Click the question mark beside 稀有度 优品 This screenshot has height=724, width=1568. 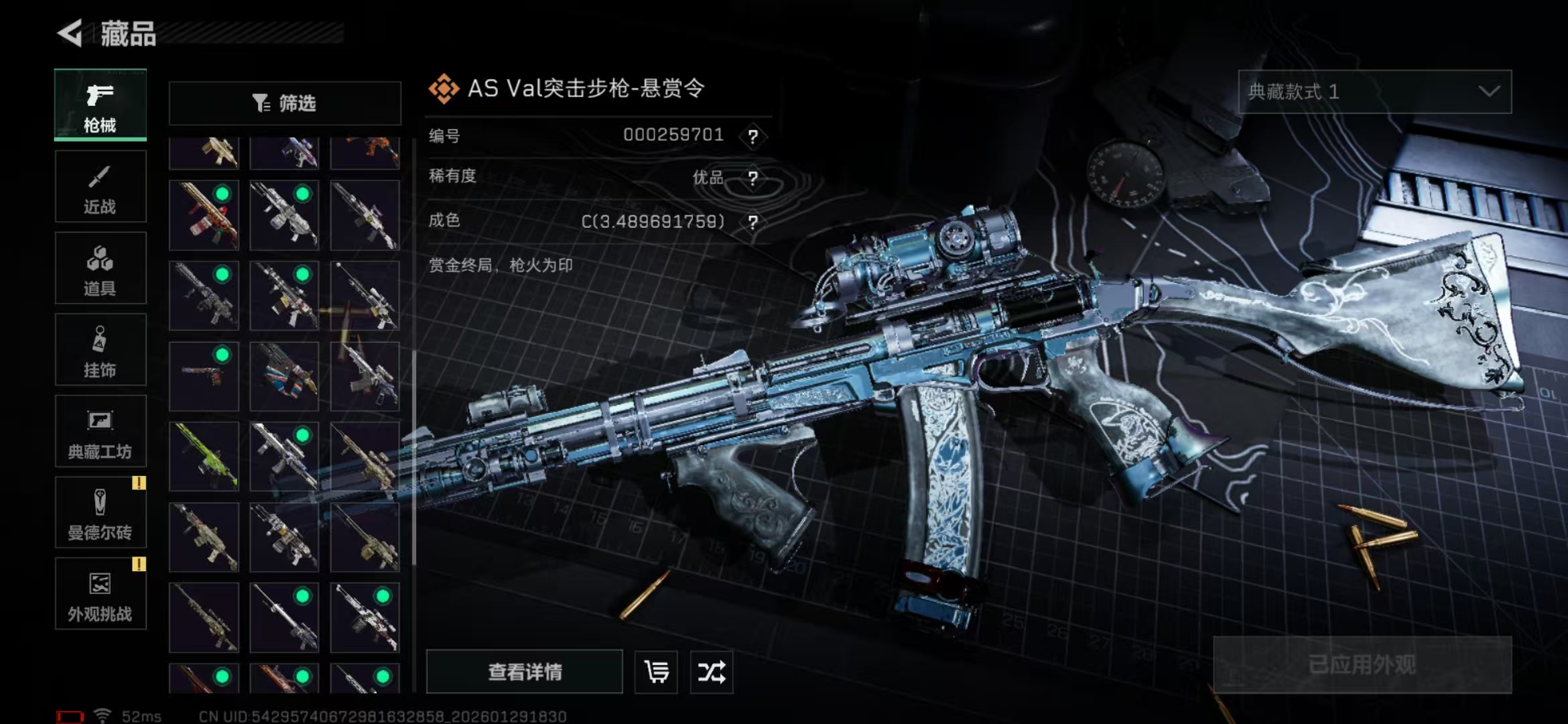pyautogui.click(x=755, y=178)
